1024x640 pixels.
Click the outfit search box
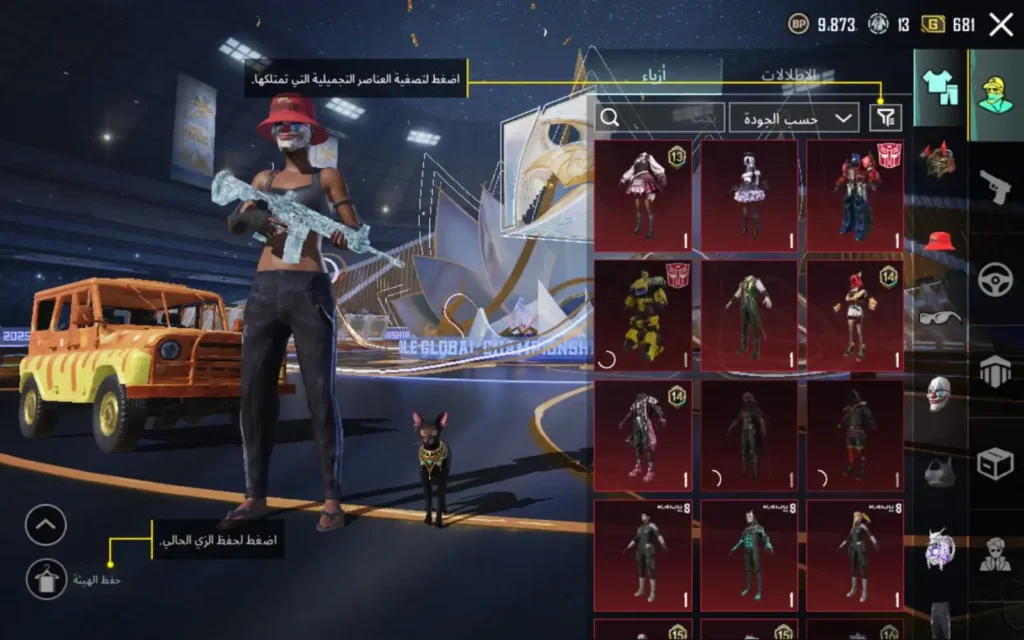(660, 118)
